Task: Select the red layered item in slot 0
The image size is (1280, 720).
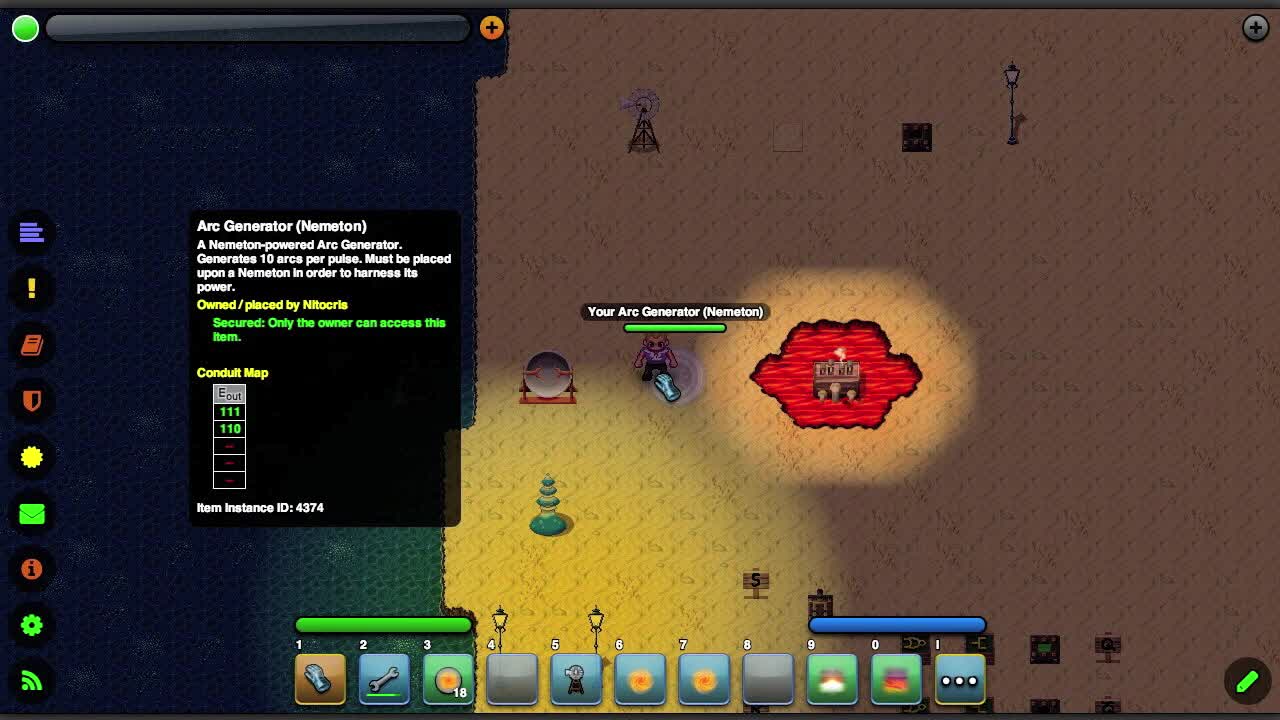Action: tap(896, 680)
